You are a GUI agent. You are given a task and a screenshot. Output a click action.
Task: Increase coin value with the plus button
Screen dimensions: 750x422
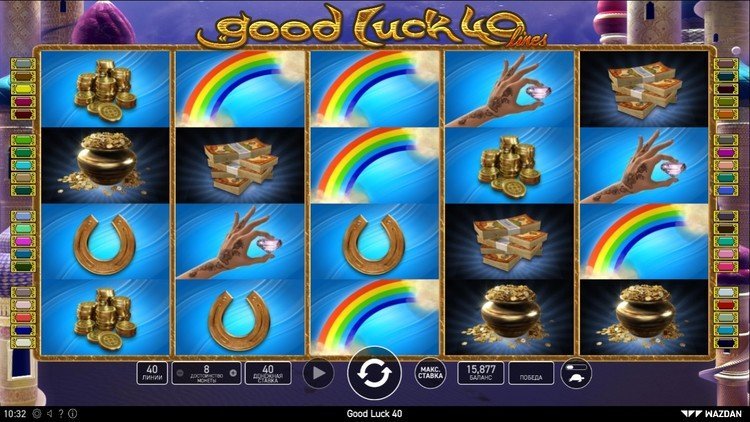point(233,374)
